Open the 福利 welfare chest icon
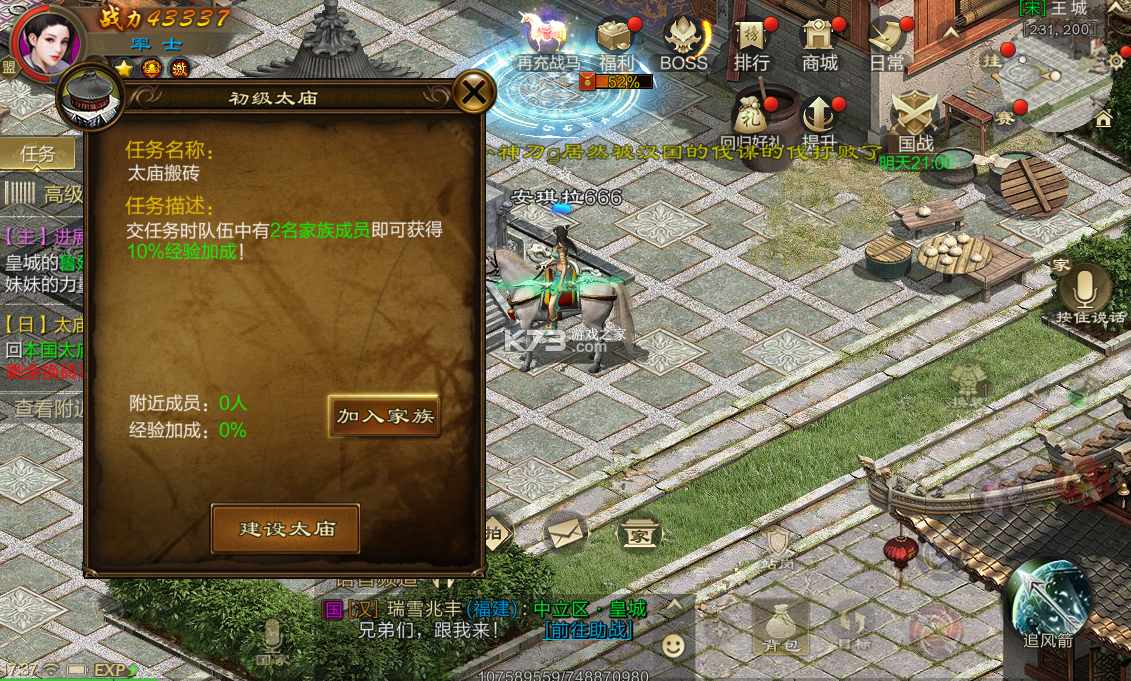 [x=616, y=40]
